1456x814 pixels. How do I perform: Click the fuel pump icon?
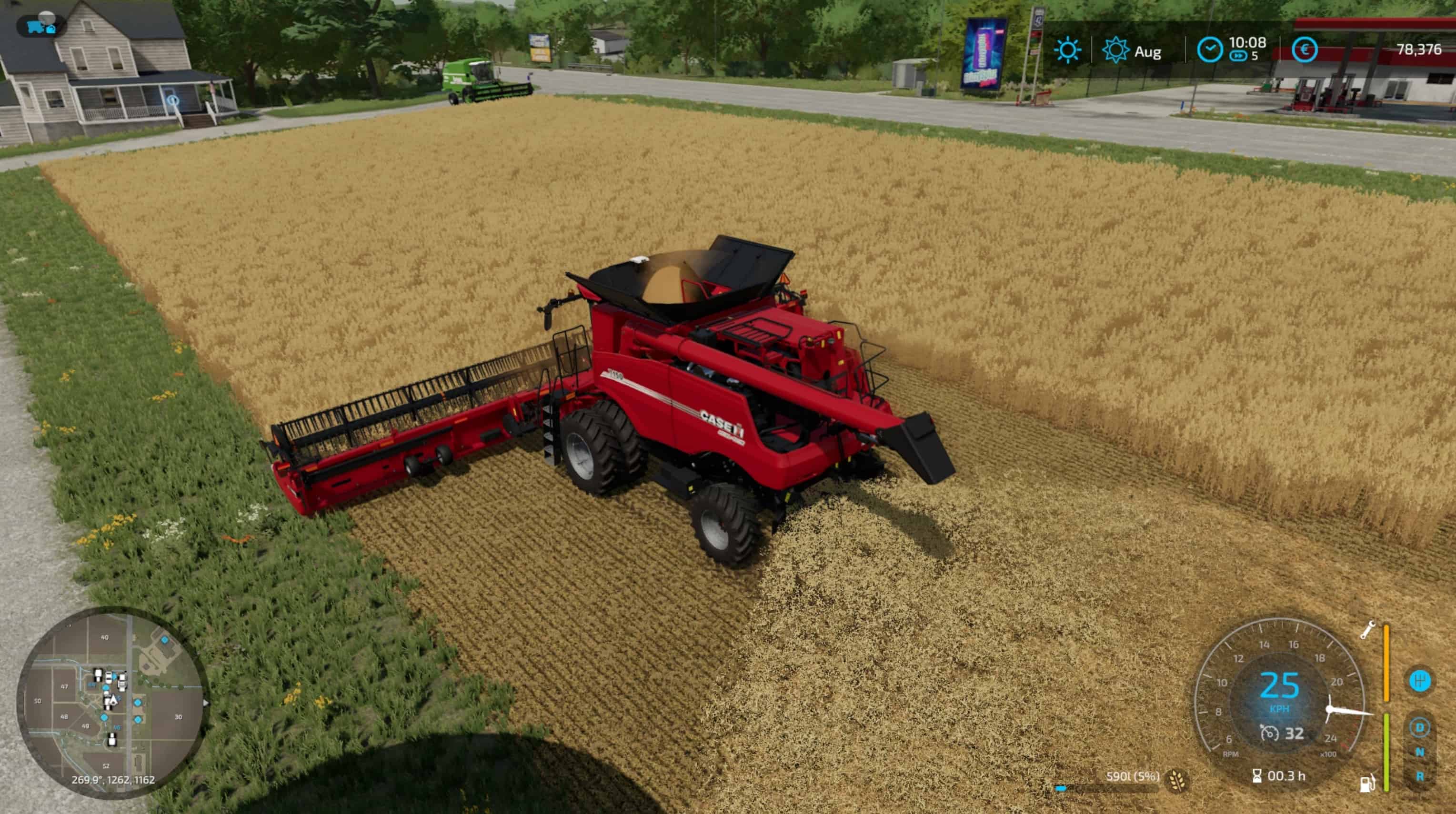coord(1367,783)
